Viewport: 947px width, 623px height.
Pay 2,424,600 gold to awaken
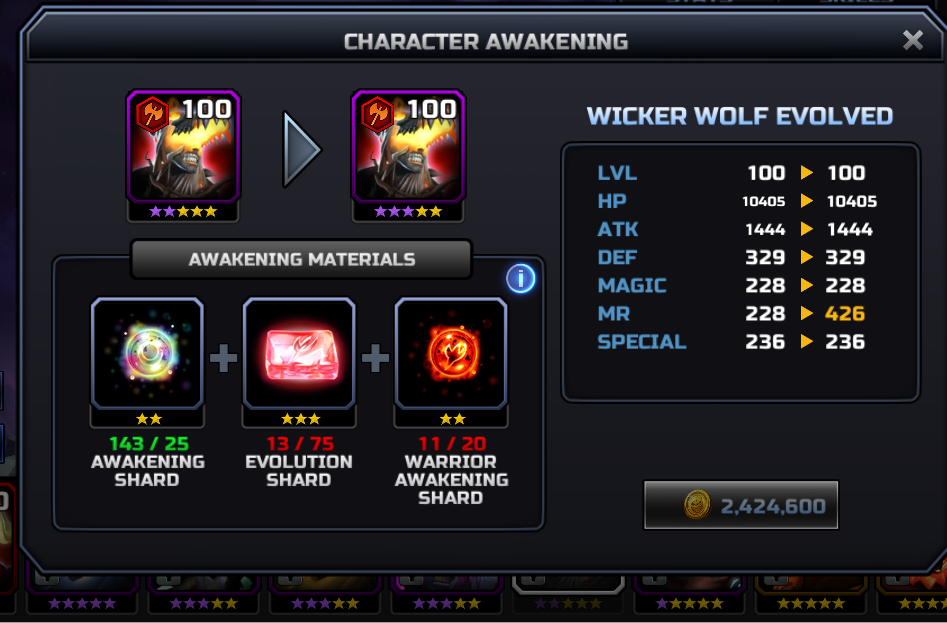[741, 506]
